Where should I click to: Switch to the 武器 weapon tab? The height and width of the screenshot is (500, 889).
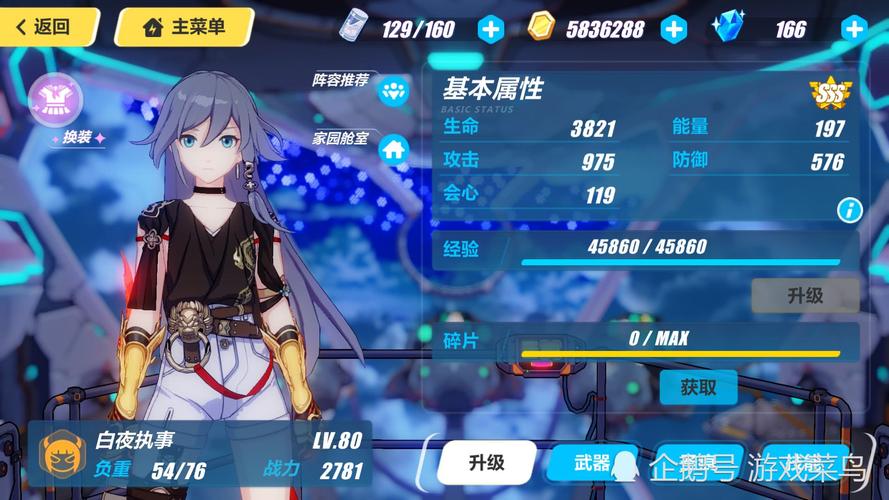point(592,463)
